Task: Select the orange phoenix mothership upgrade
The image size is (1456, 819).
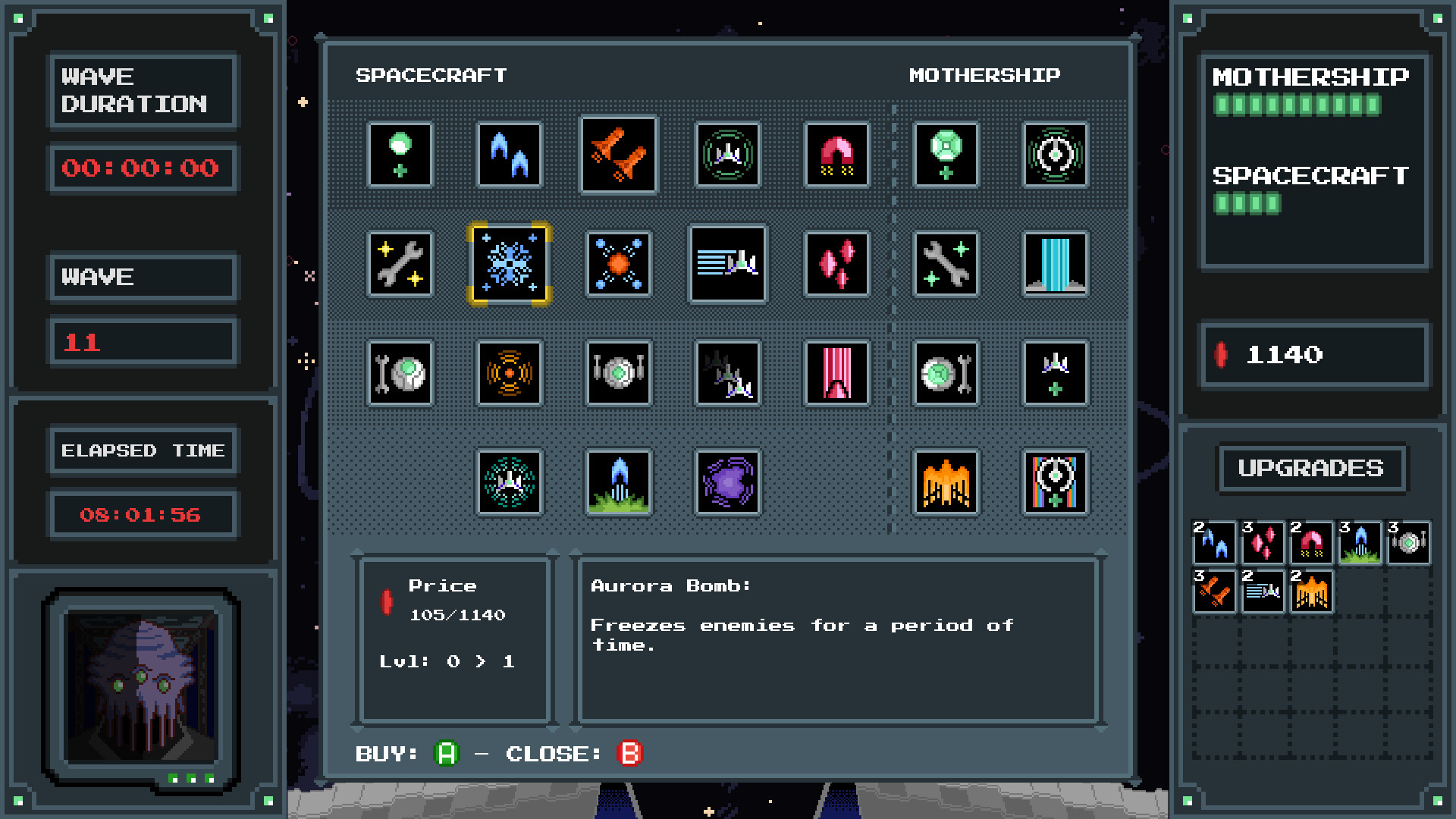Action: click(x=946, y=483)
